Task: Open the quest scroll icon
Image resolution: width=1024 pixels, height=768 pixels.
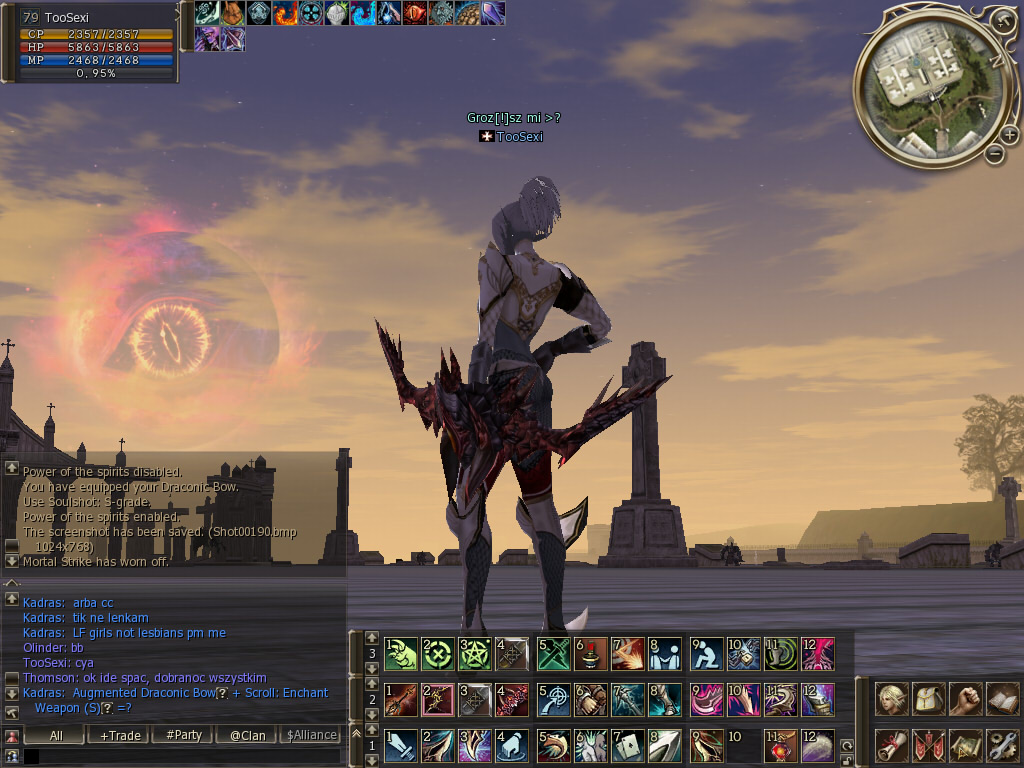Action: tap(891, 745)
